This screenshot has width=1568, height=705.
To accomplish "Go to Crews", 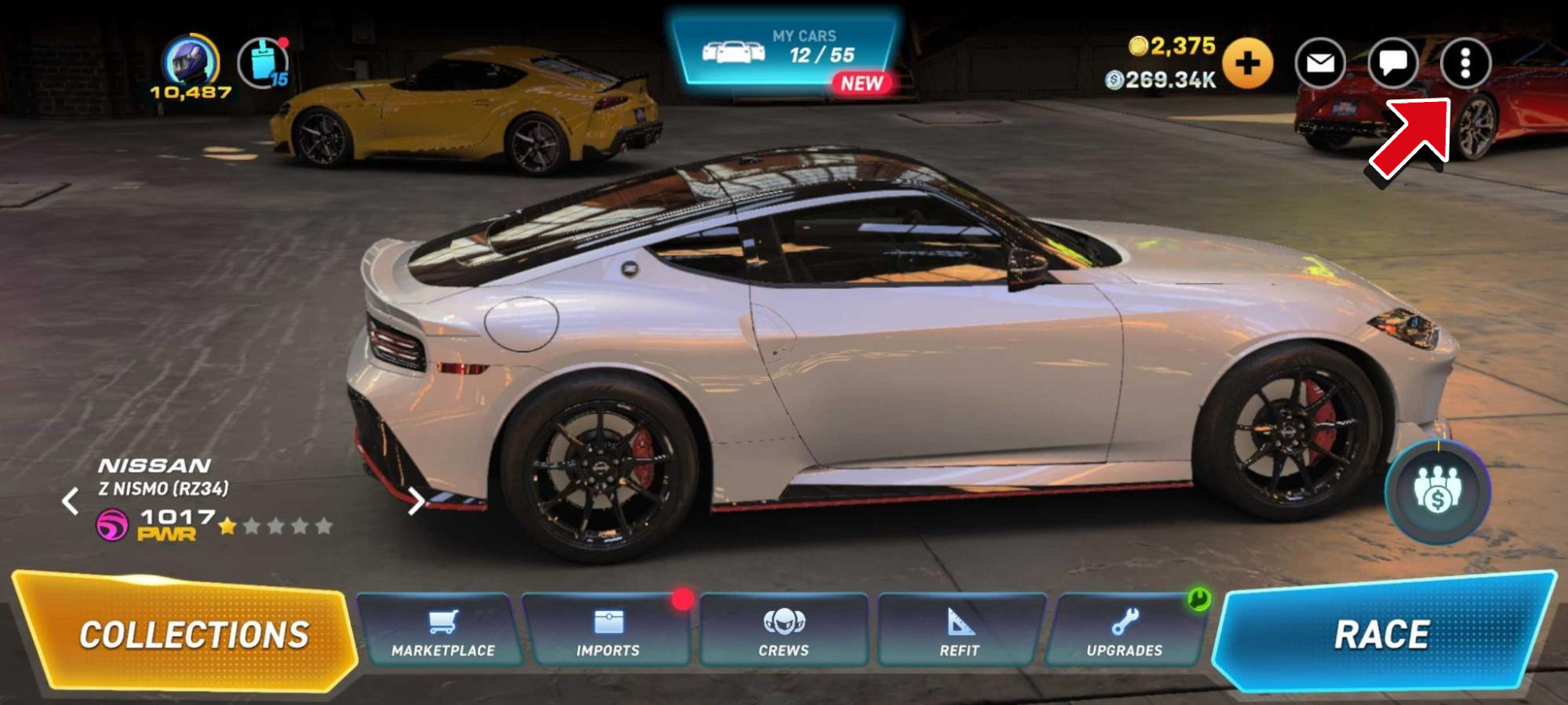I will (784, 632).
